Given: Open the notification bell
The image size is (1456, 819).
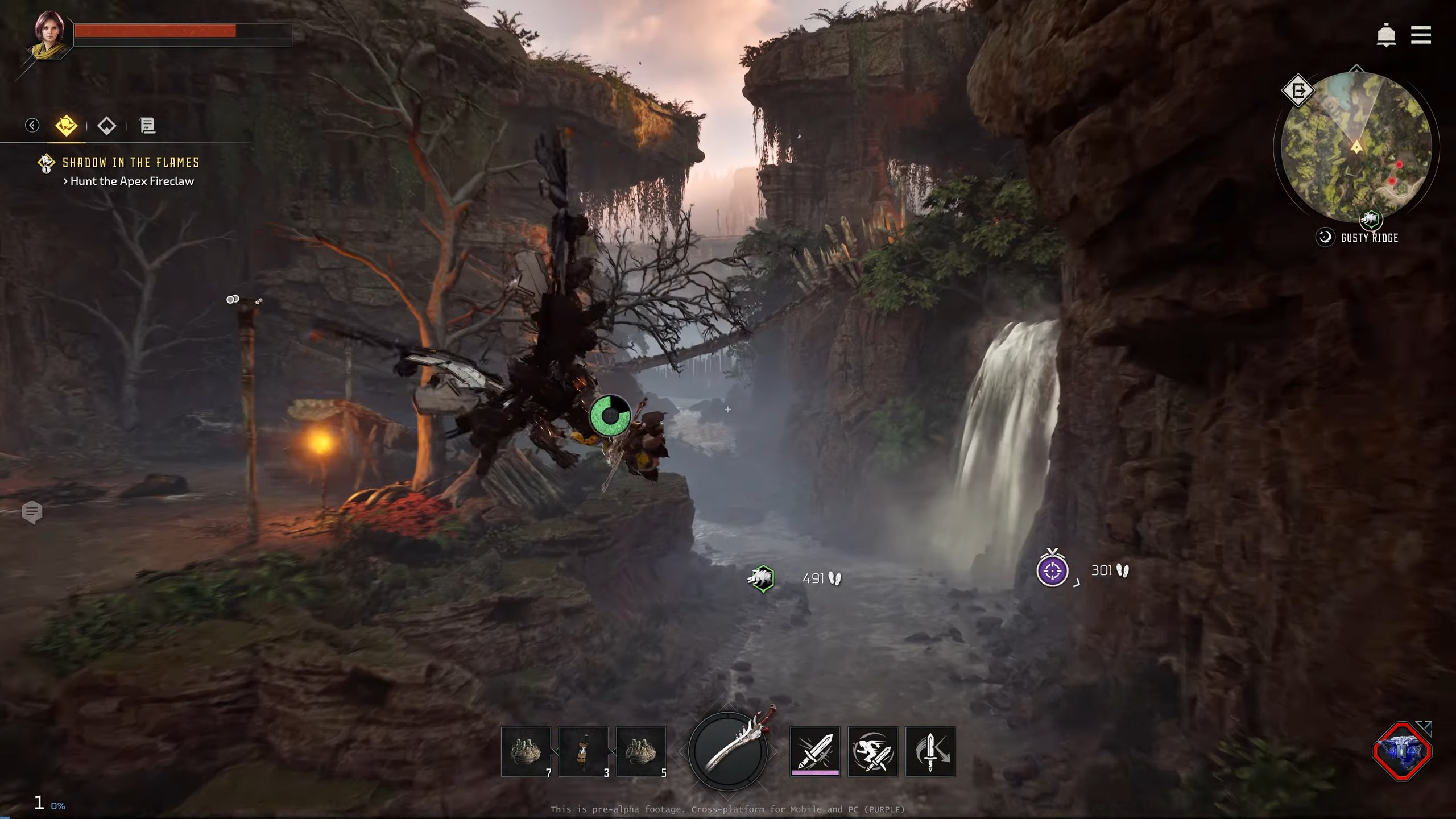Looking at the screenshot, I should tap(1386, 36).
